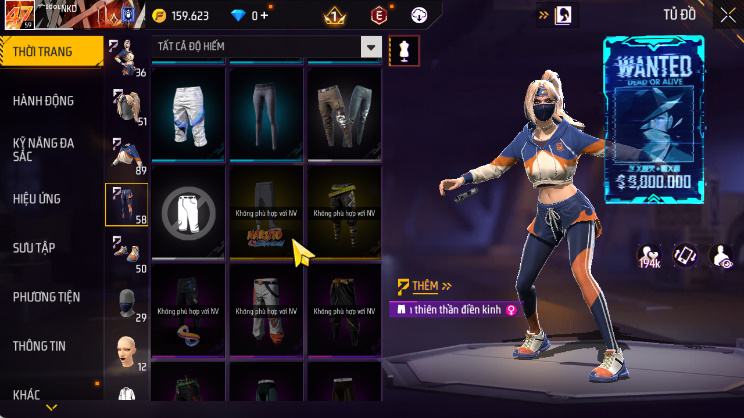Screen dimensions: 744x418
Task: Close the Tủ Đồ wardrobe screen
Action: click(727, 14)
